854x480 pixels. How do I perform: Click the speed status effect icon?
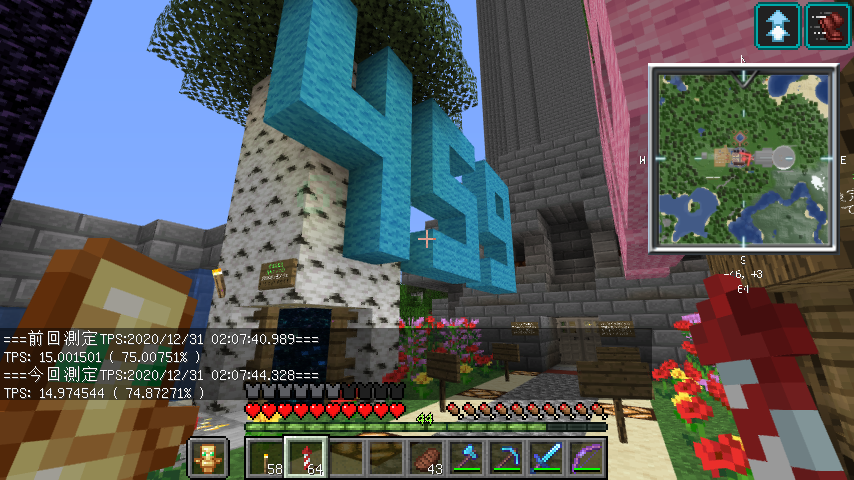point(826,24)
